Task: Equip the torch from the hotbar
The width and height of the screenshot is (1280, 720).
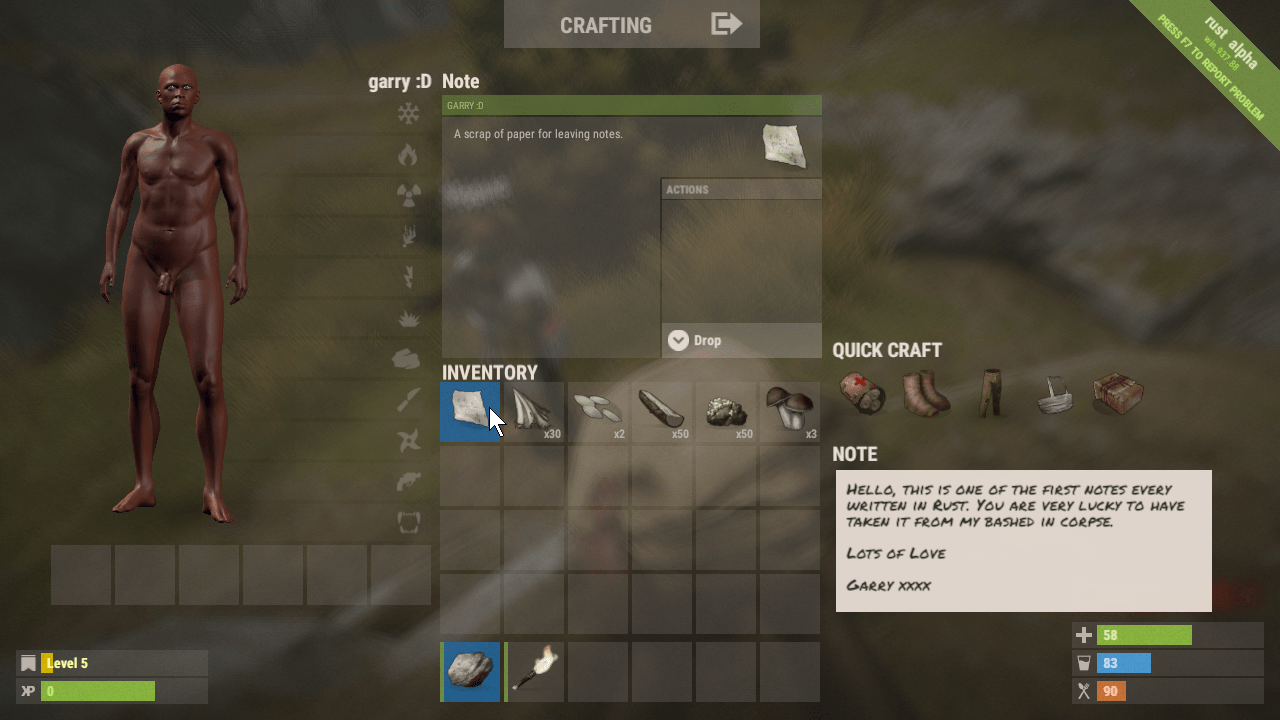Action: pos(534,671)
